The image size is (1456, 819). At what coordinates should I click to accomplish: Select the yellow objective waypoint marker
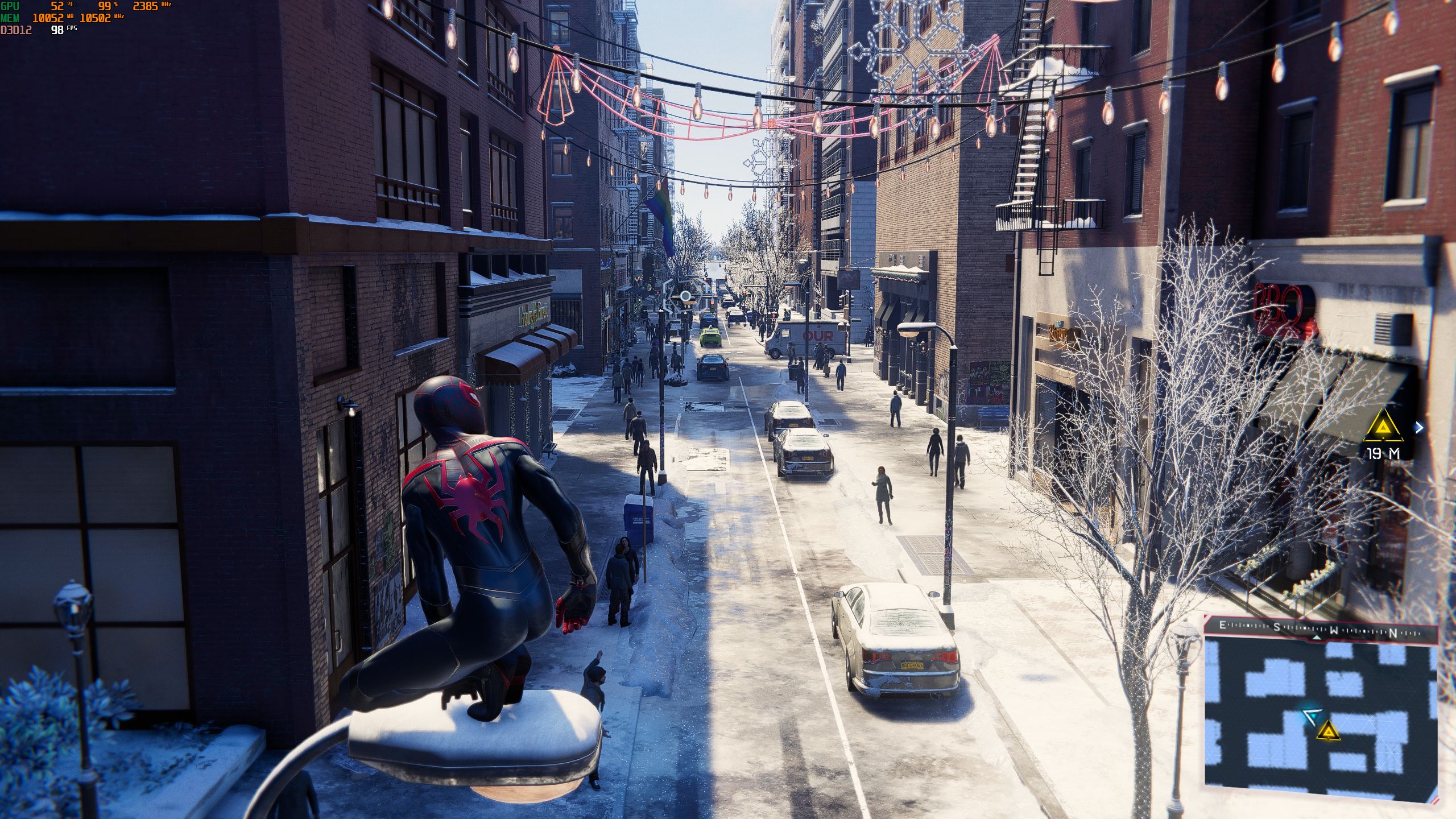click(1383, 428)
